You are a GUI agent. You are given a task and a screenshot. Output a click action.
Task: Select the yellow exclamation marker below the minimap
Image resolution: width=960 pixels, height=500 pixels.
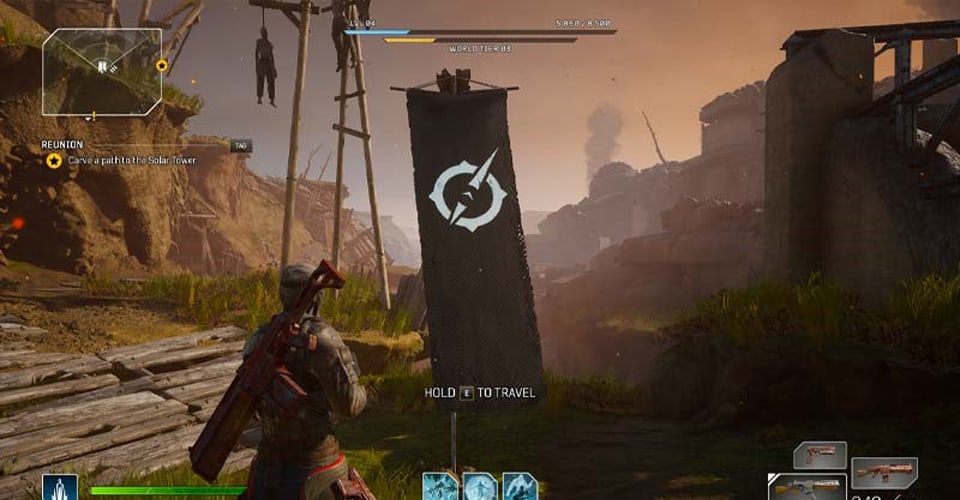pyautogui.click(x=94, y=116)
